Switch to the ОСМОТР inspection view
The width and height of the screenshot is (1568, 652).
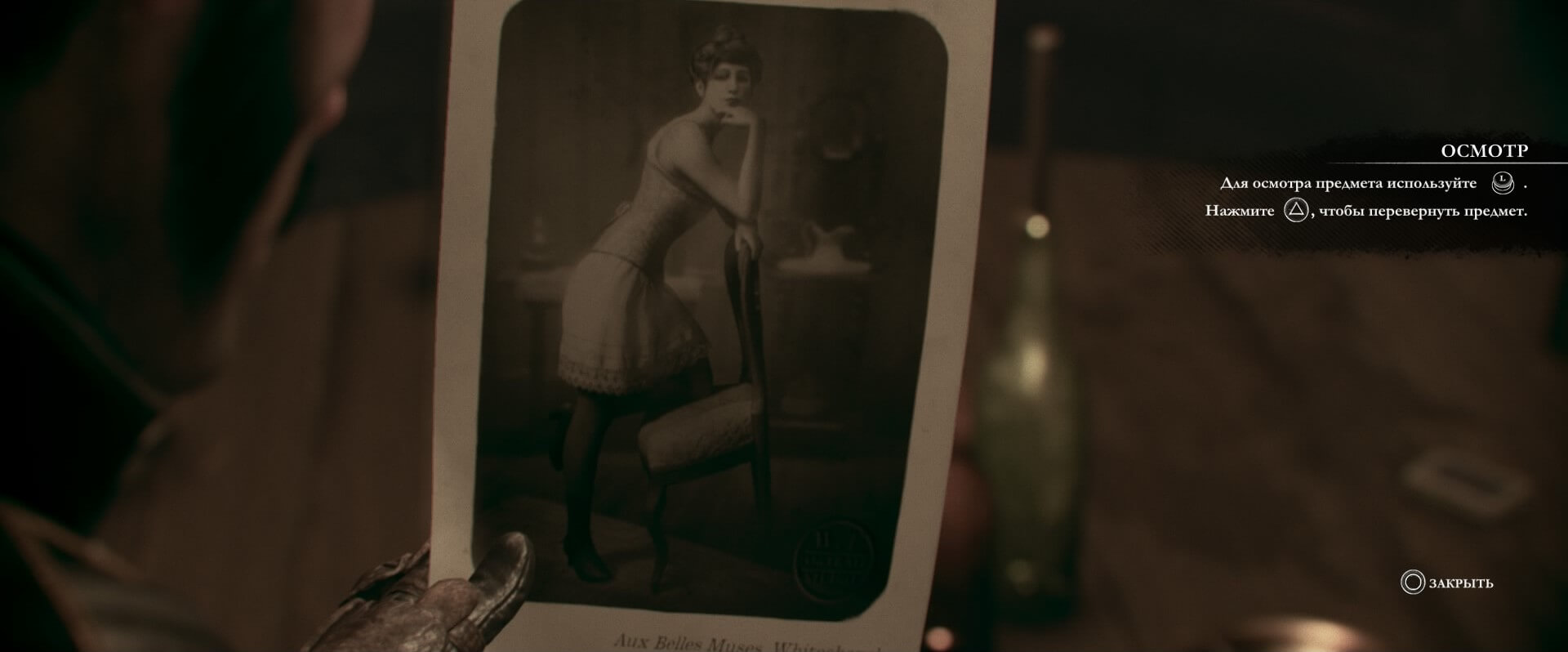coord(1484,150)
